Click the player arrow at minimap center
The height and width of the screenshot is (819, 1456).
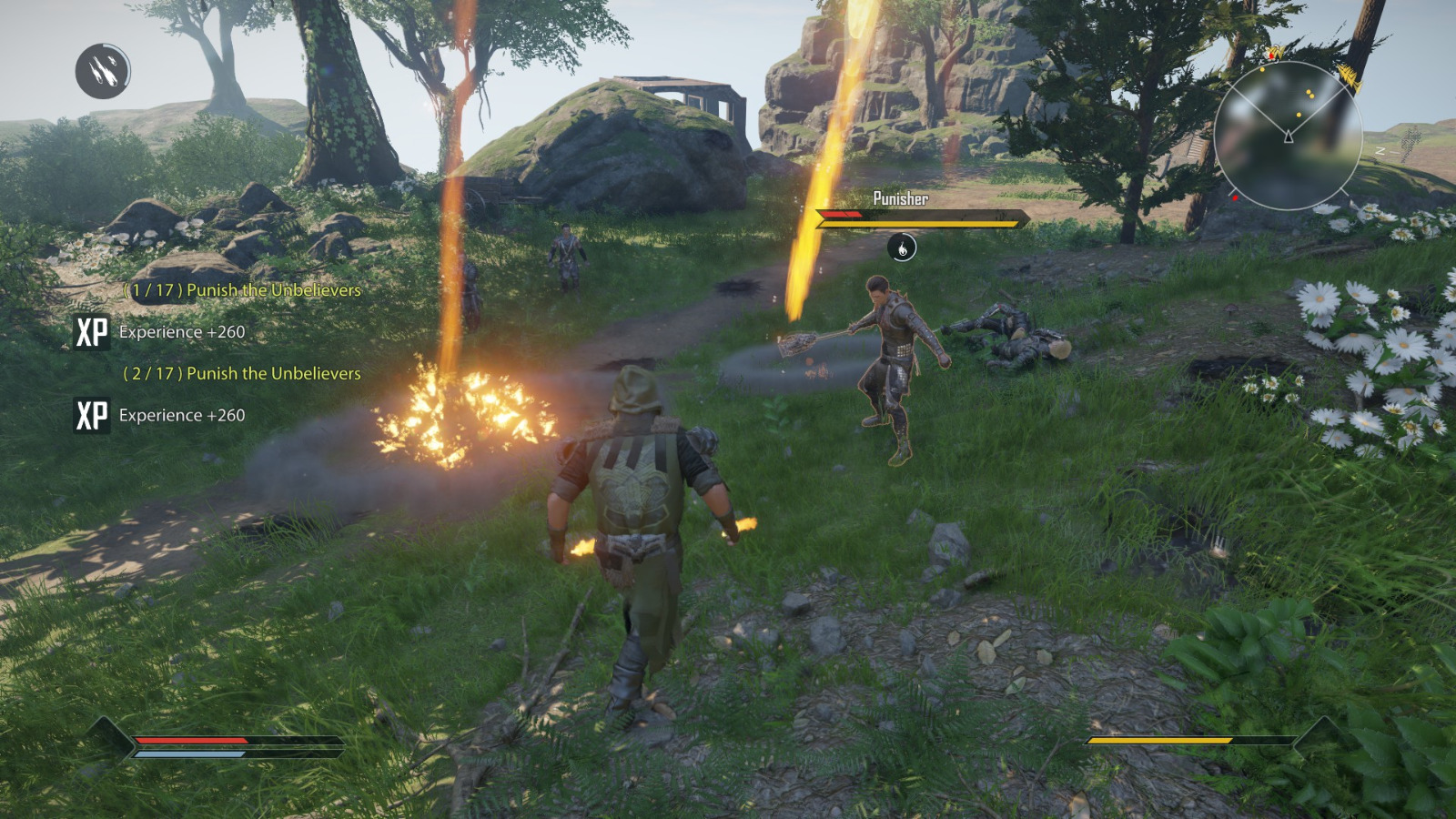coord(1289,137)
